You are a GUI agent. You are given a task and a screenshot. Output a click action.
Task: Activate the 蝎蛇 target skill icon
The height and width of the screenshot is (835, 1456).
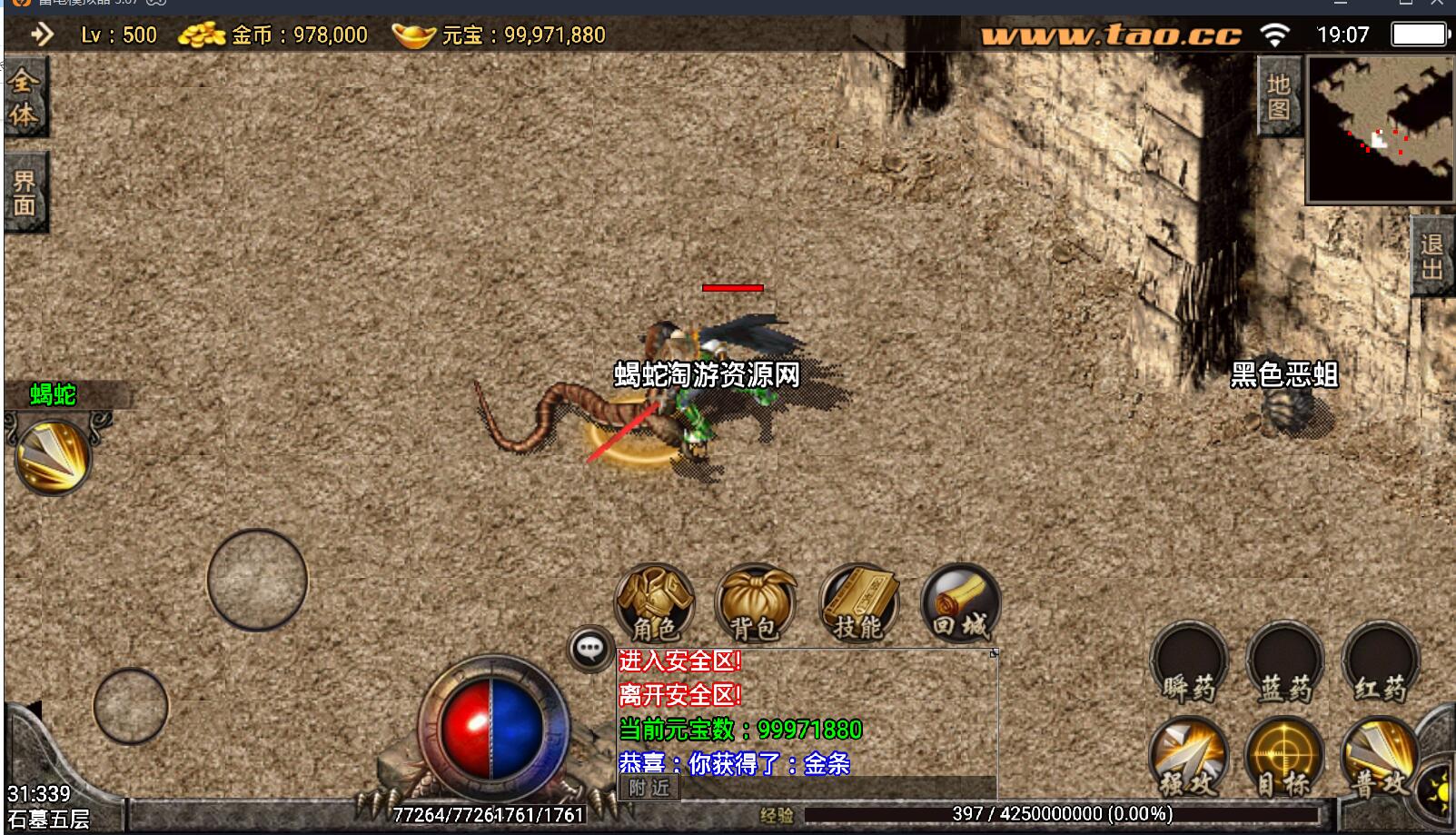[x=53, y=456]
